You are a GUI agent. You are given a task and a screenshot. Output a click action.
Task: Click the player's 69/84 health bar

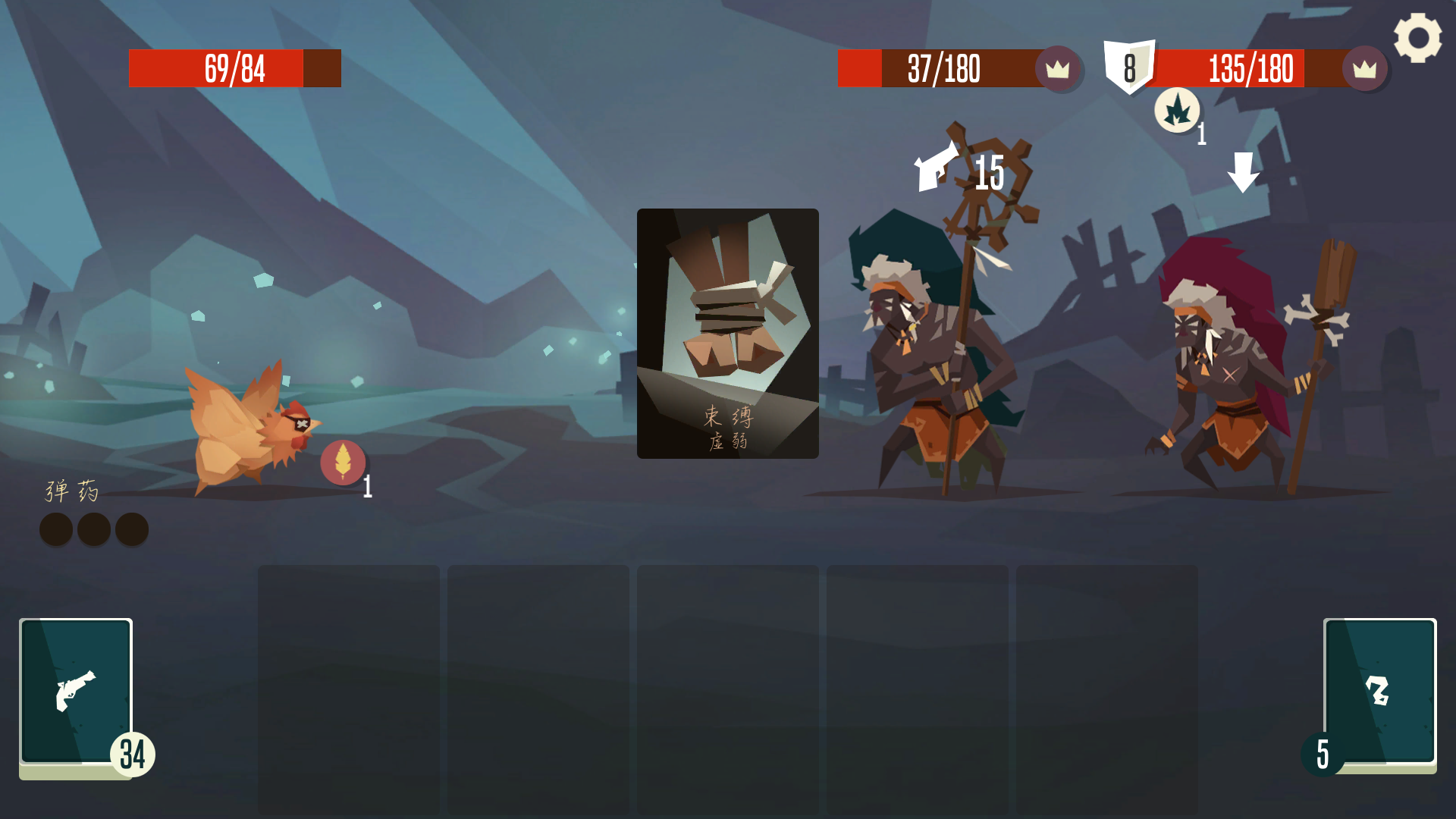[x=235, y=68]
